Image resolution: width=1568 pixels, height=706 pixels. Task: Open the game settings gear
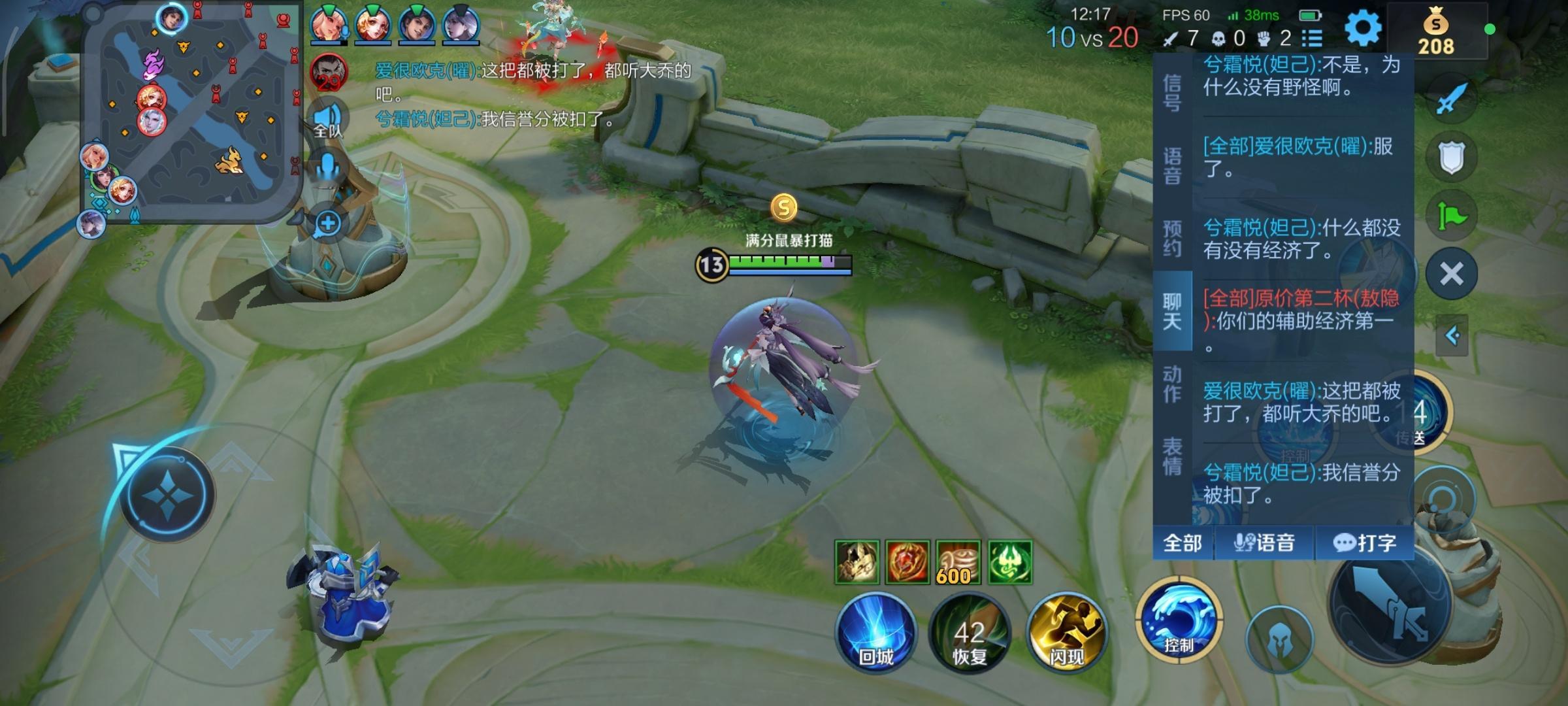pos(1364,27)
